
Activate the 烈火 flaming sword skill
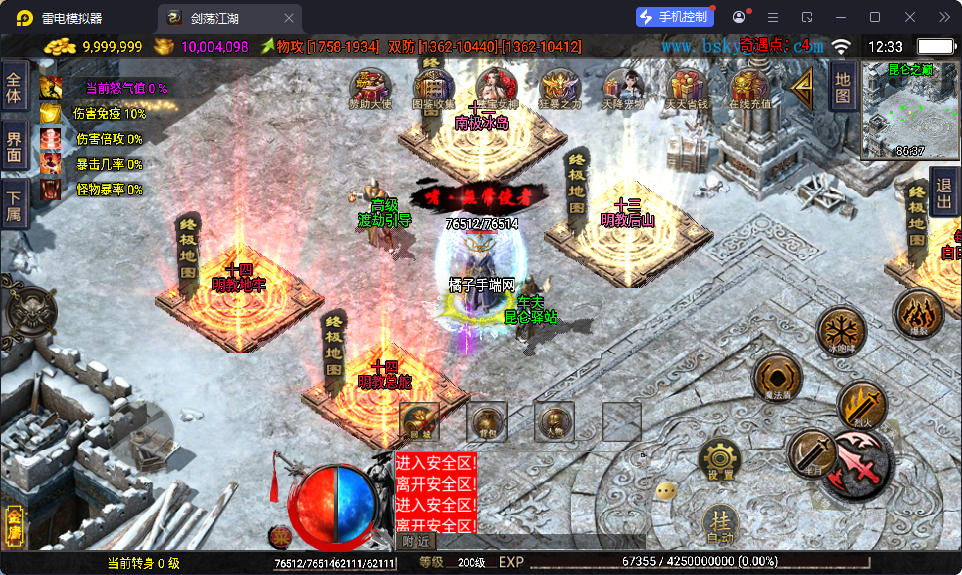861,405
